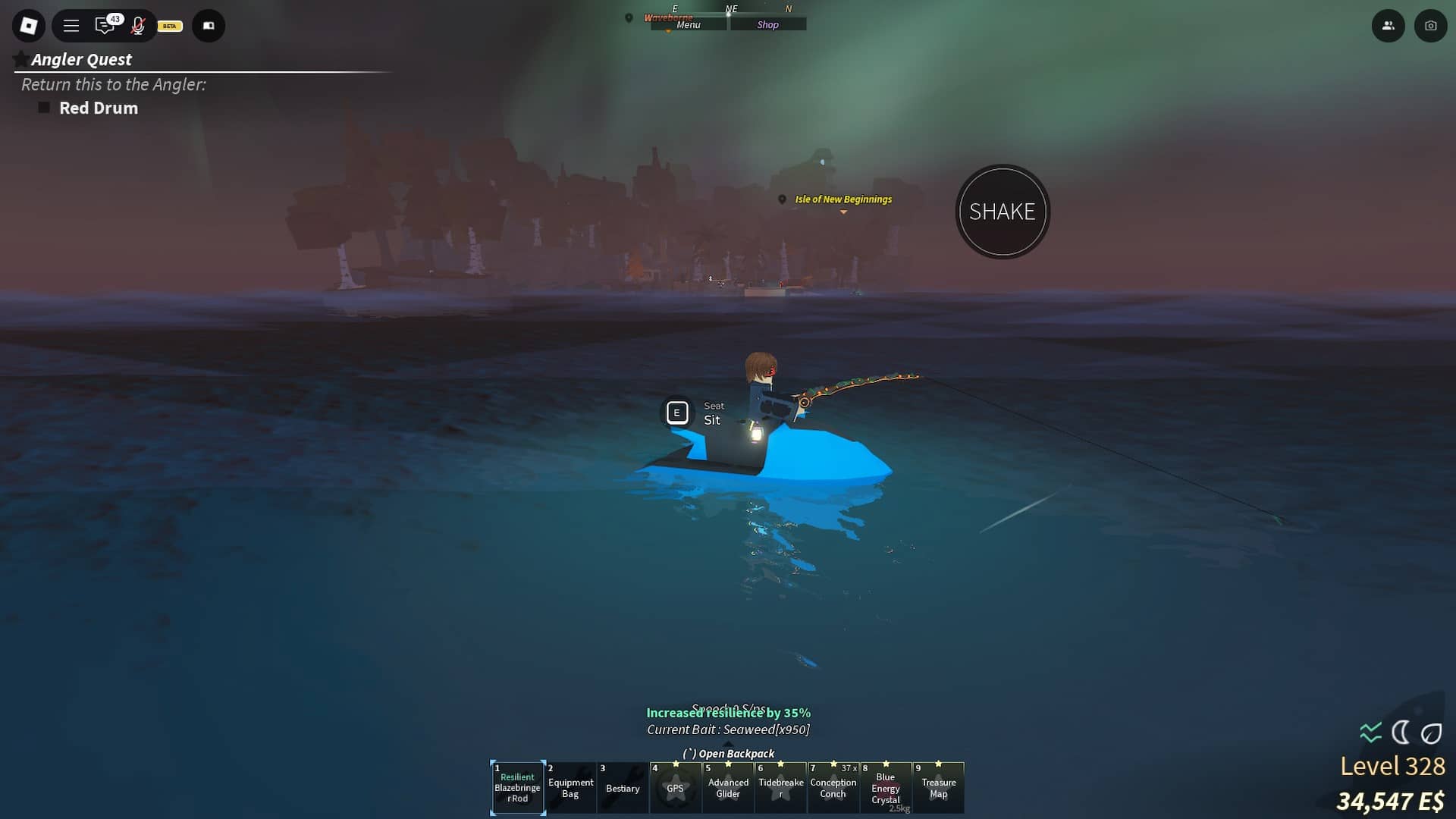Viewport: 1456px width, 819px height.
Task: Collapse the Angler Quest panel
Action: pos(20,58)
